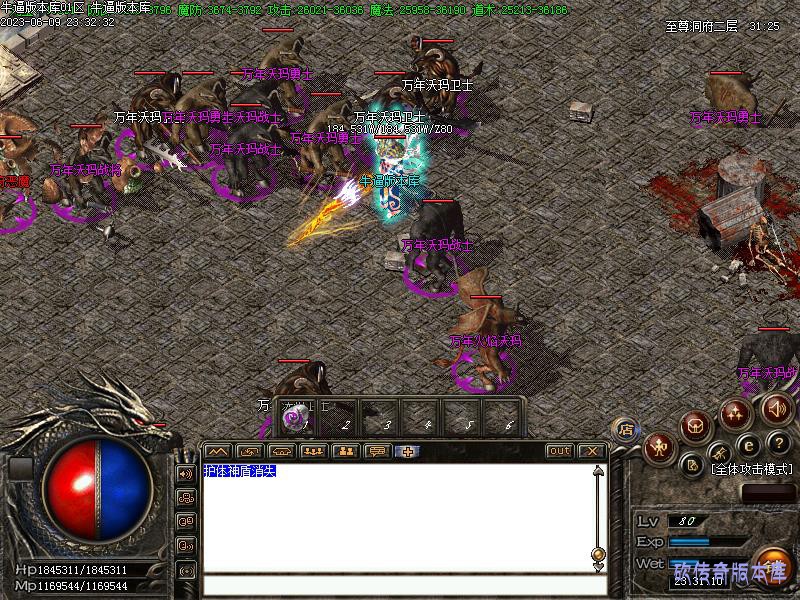Open the crossed-tools round button

tap(721, 456)
